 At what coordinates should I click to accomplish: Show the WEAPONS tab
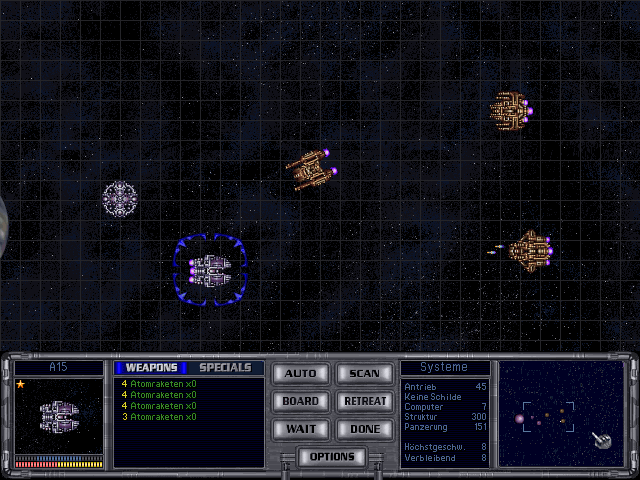(151, 368)
